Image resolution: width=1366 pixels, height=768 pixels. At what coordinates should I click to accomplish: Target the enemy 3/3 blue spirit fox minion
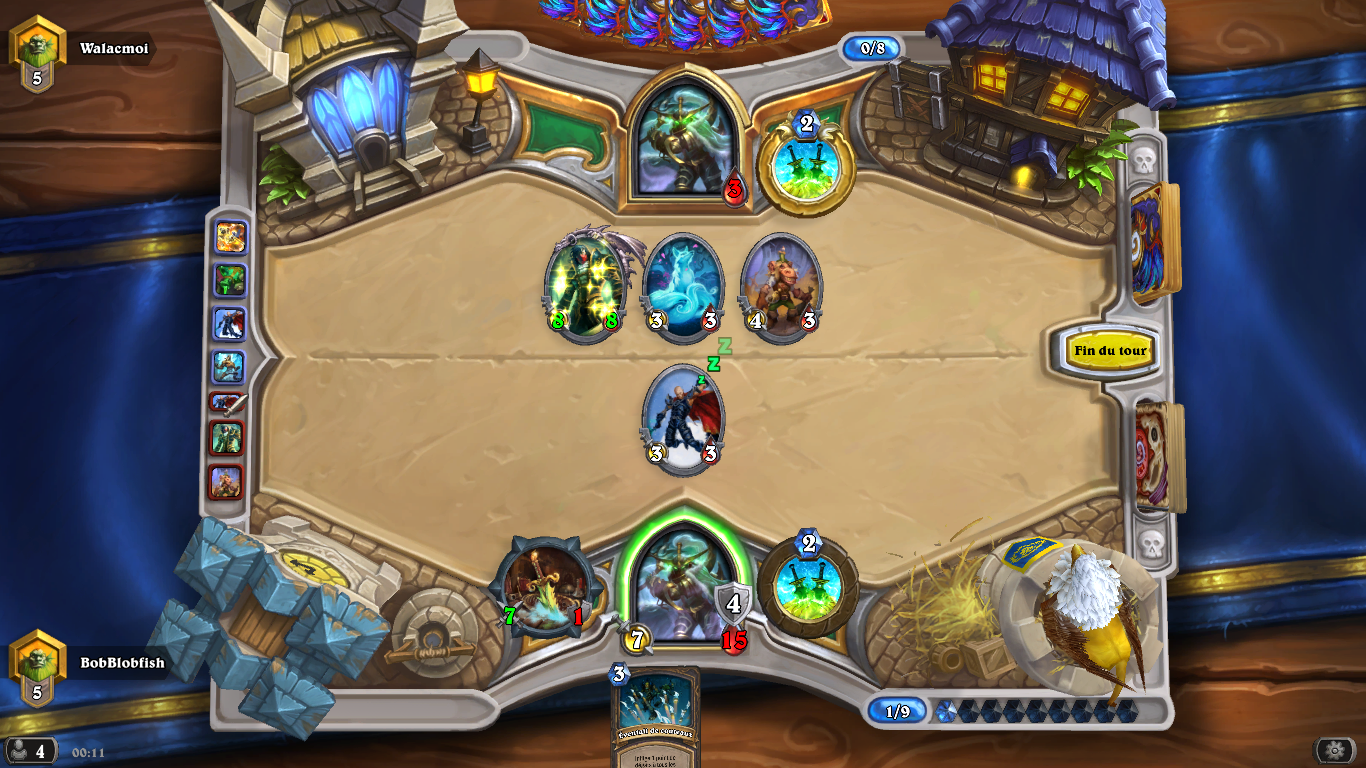click(683, 286)
